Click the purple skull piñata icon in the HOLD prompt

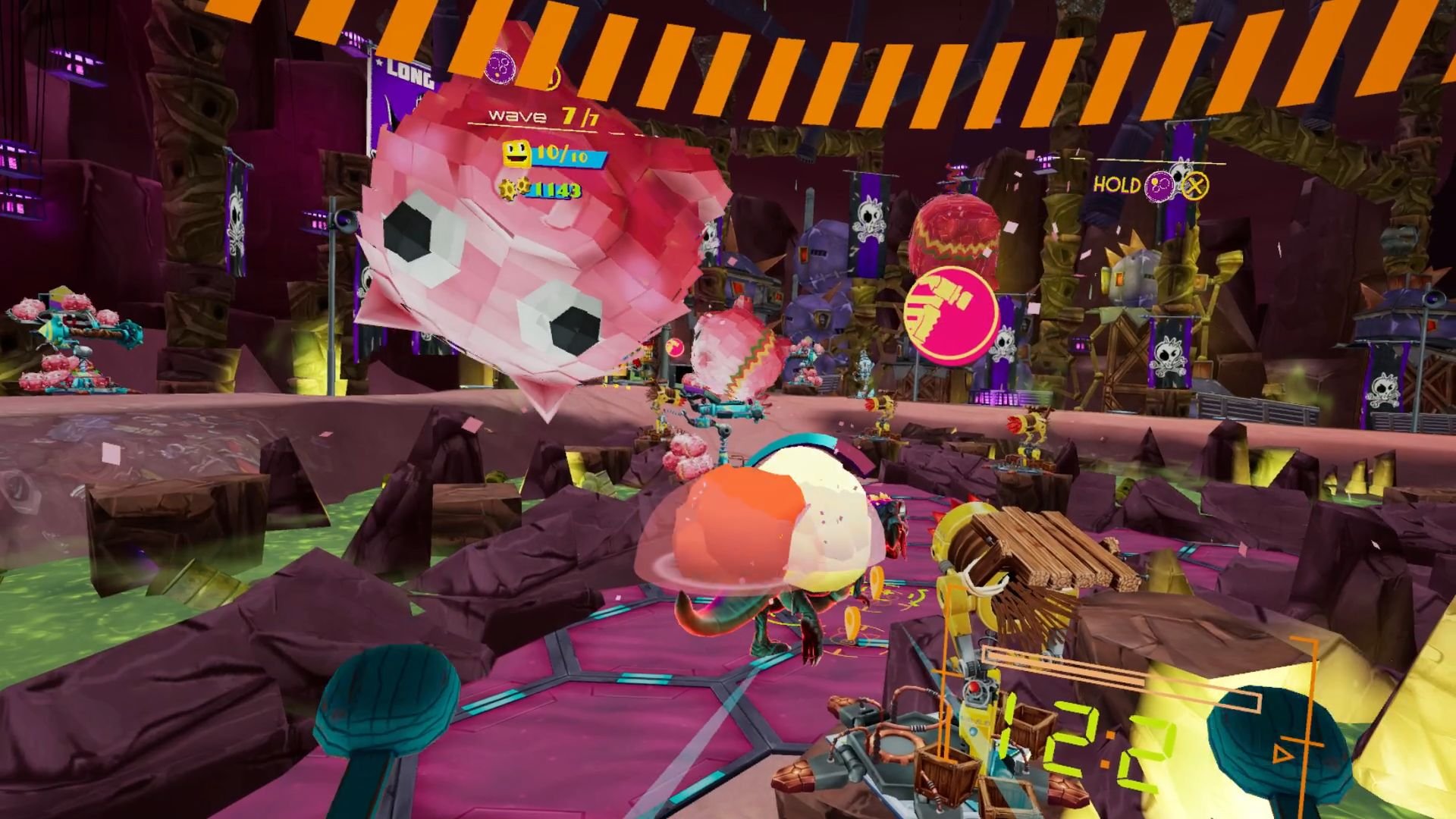[x=1159, y=185]
